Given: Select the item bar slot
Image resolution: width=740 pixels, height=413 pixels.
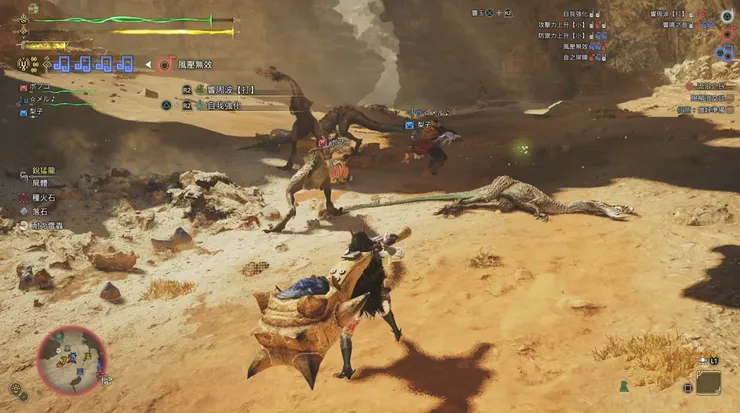Looking at the screenshot, I should [708, 381].
